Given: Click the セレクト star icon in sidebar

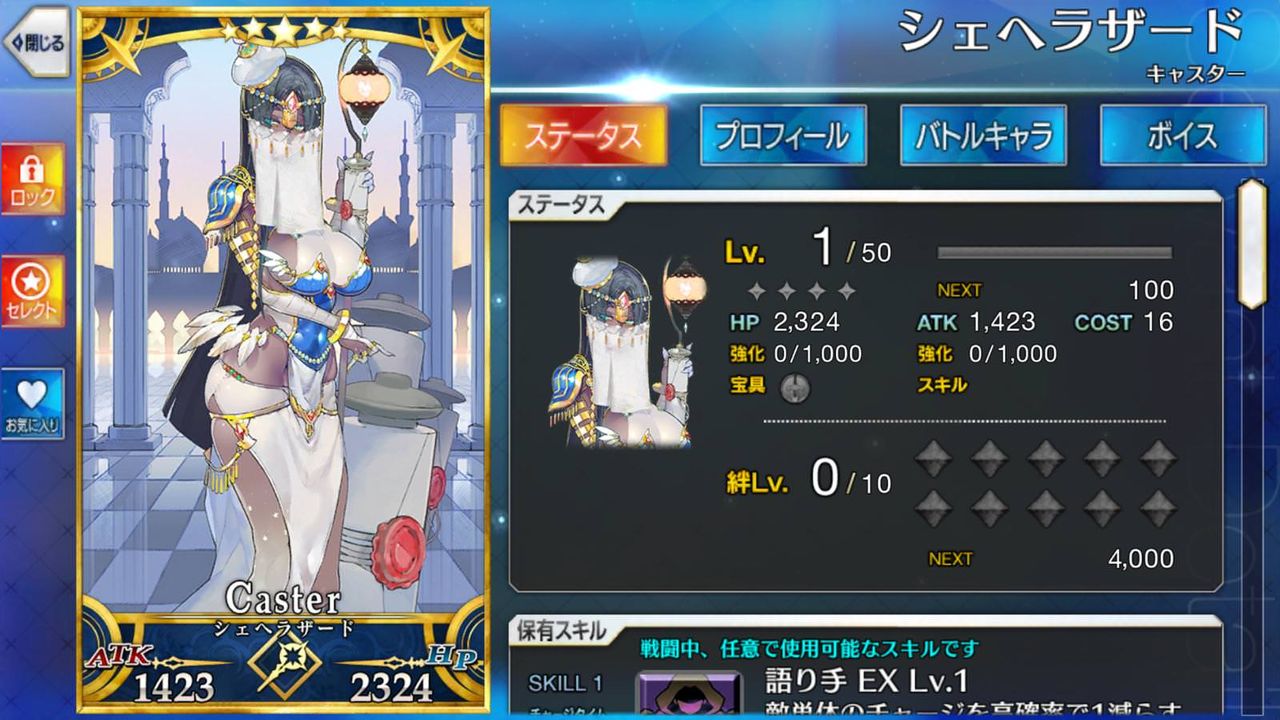Looking at the screenshot, I should [33, 290].
